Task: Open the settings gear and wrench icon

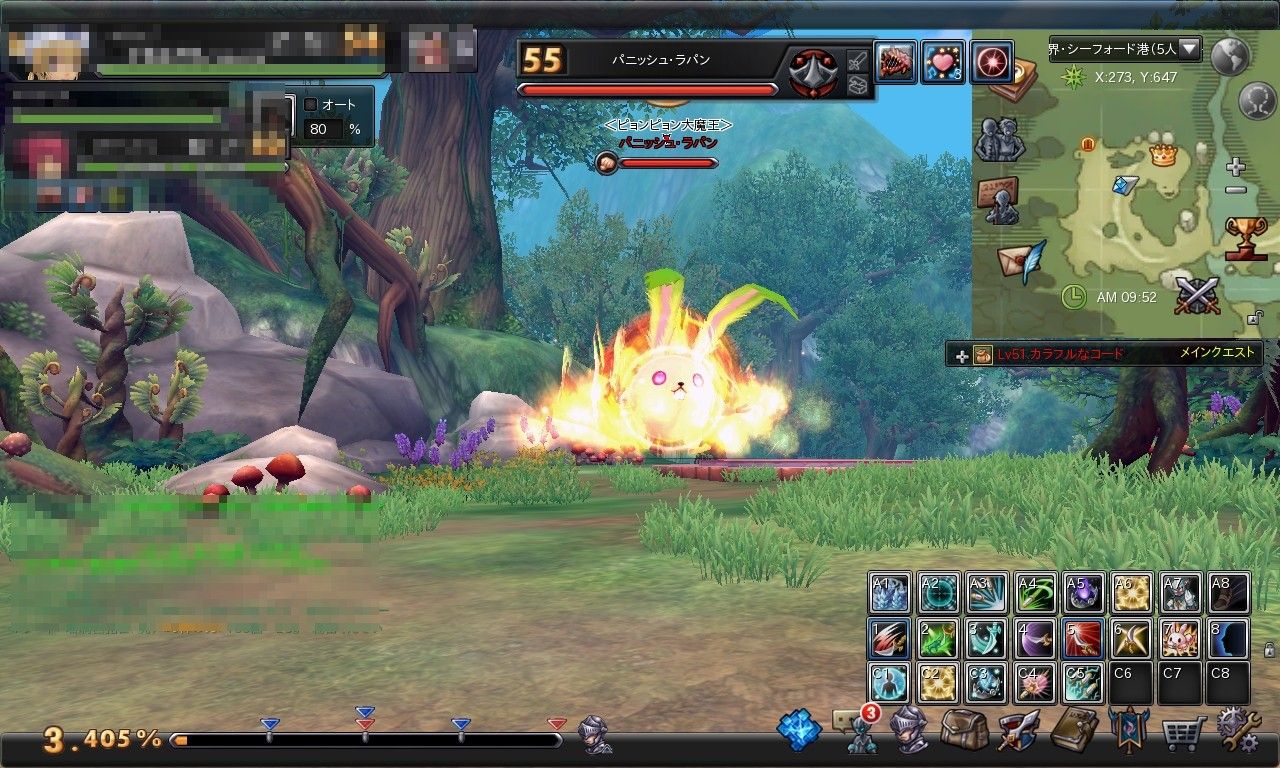Action: pos(1238,731)
